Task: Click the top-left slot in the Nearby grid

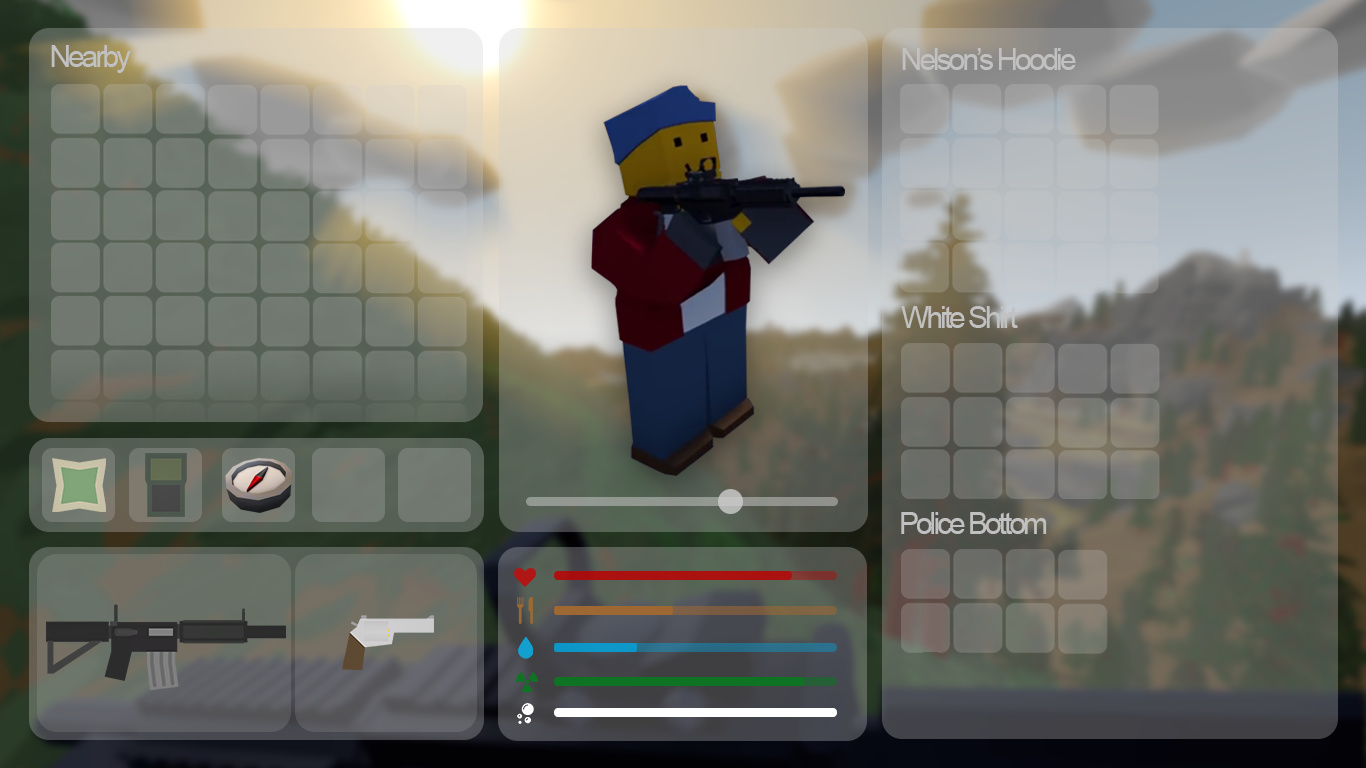Action: click(75, 110)
